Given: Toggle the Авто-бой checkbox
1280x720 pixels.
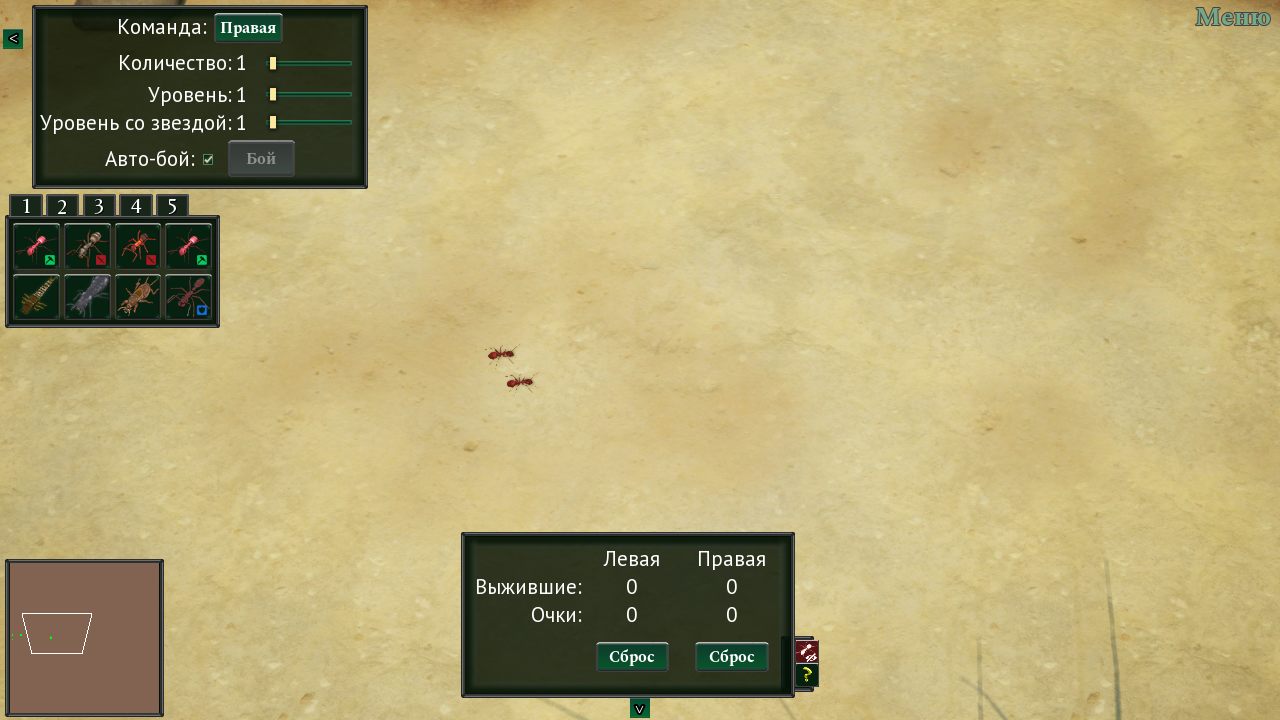Looking at the screenshot, I should point(208,157).
